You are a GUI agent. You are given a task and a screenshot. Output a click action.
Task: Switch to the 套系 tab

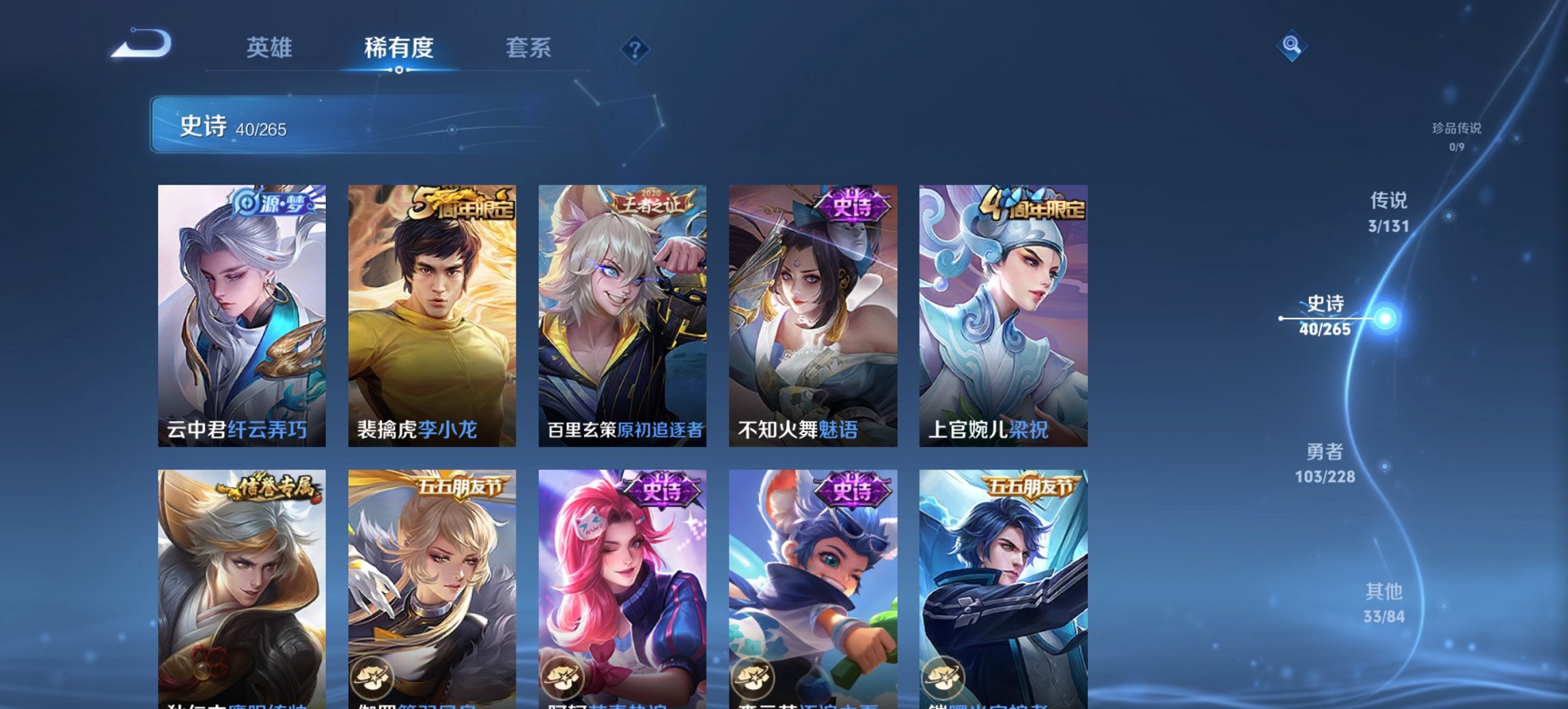point(528,48)
